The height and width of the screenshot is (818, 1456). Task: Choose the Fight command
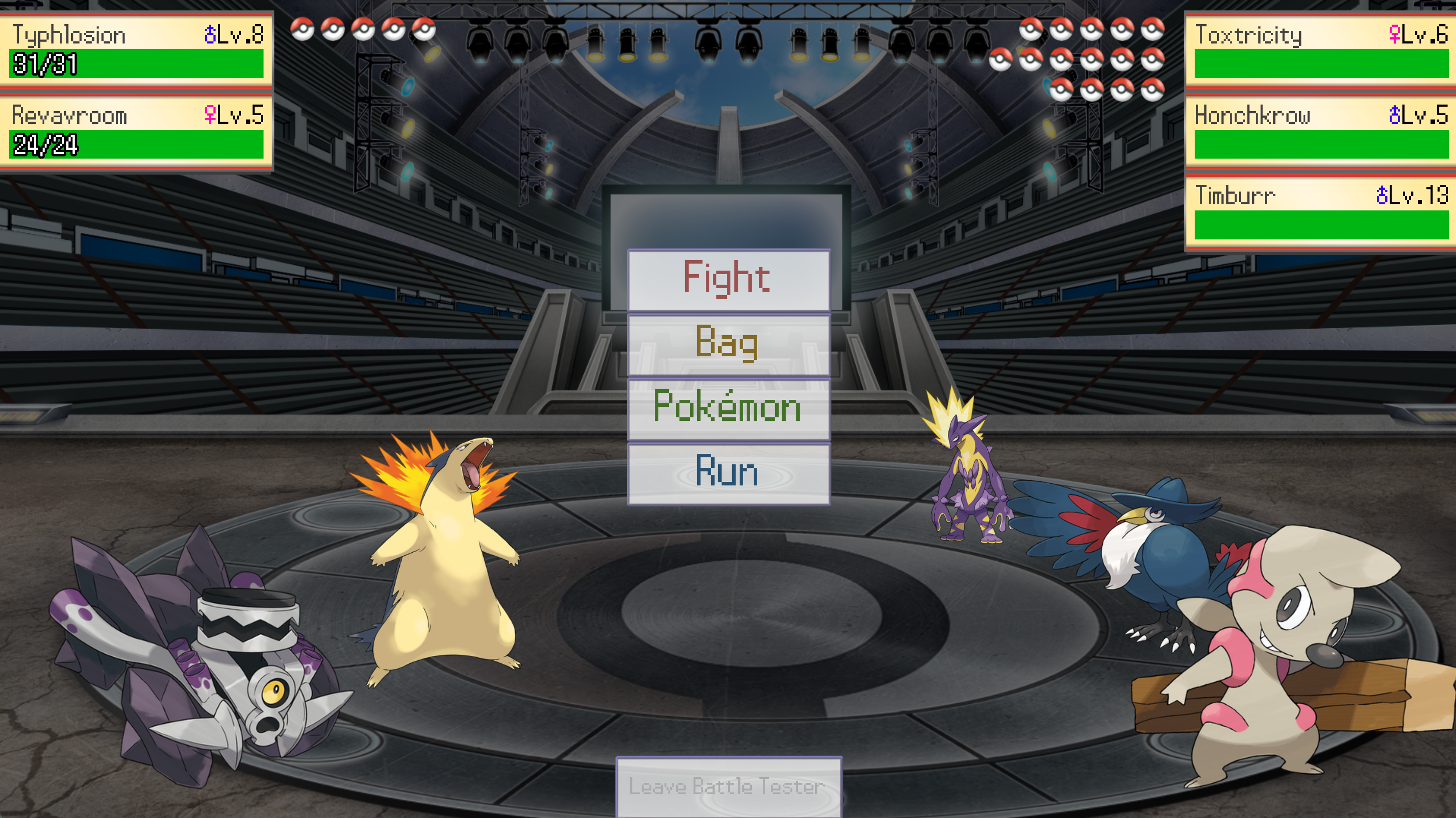728,279
